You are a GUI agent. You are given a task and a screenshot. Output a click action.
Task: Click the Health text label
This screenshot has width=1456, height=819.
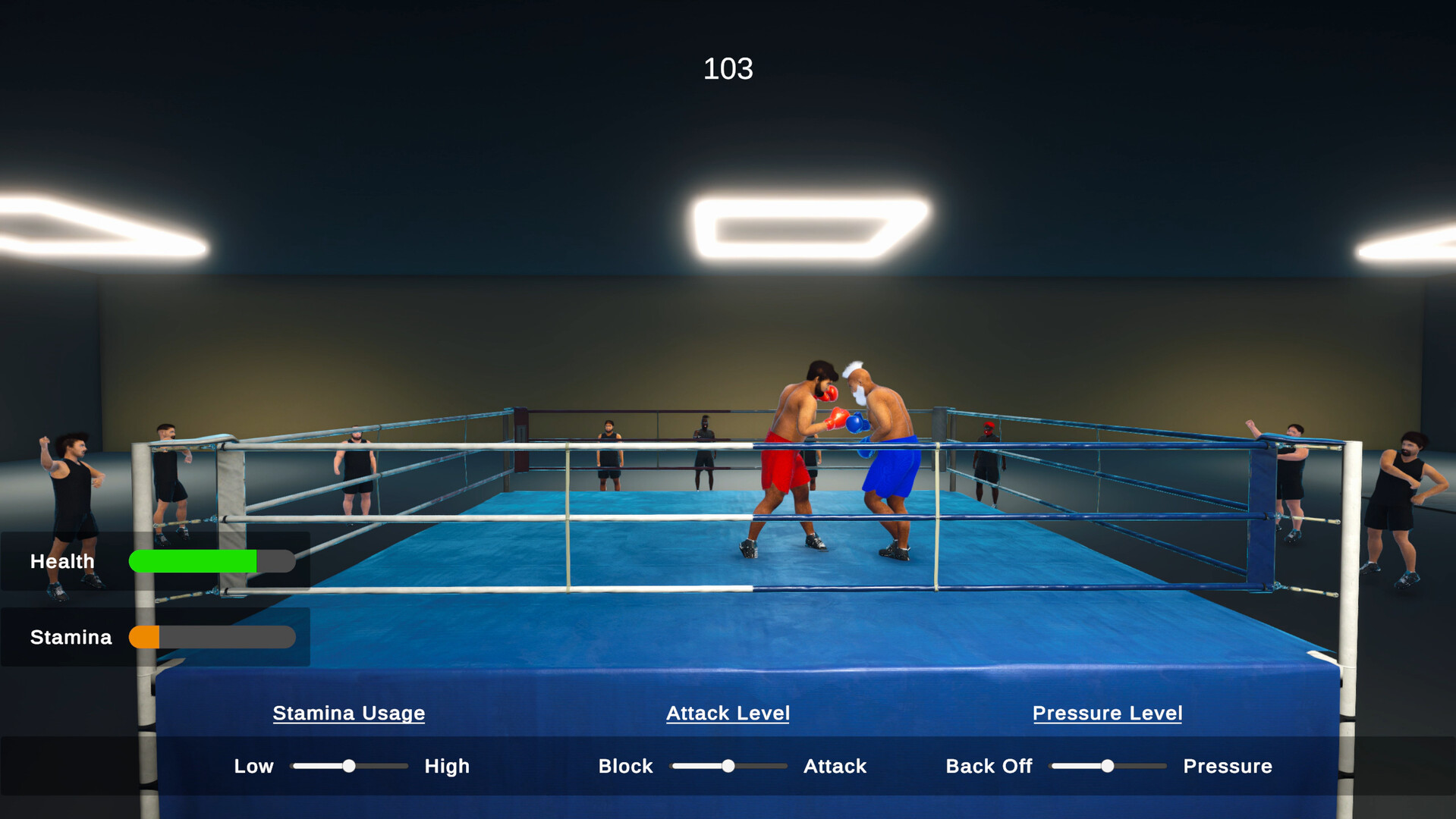(x=61, y=561)
